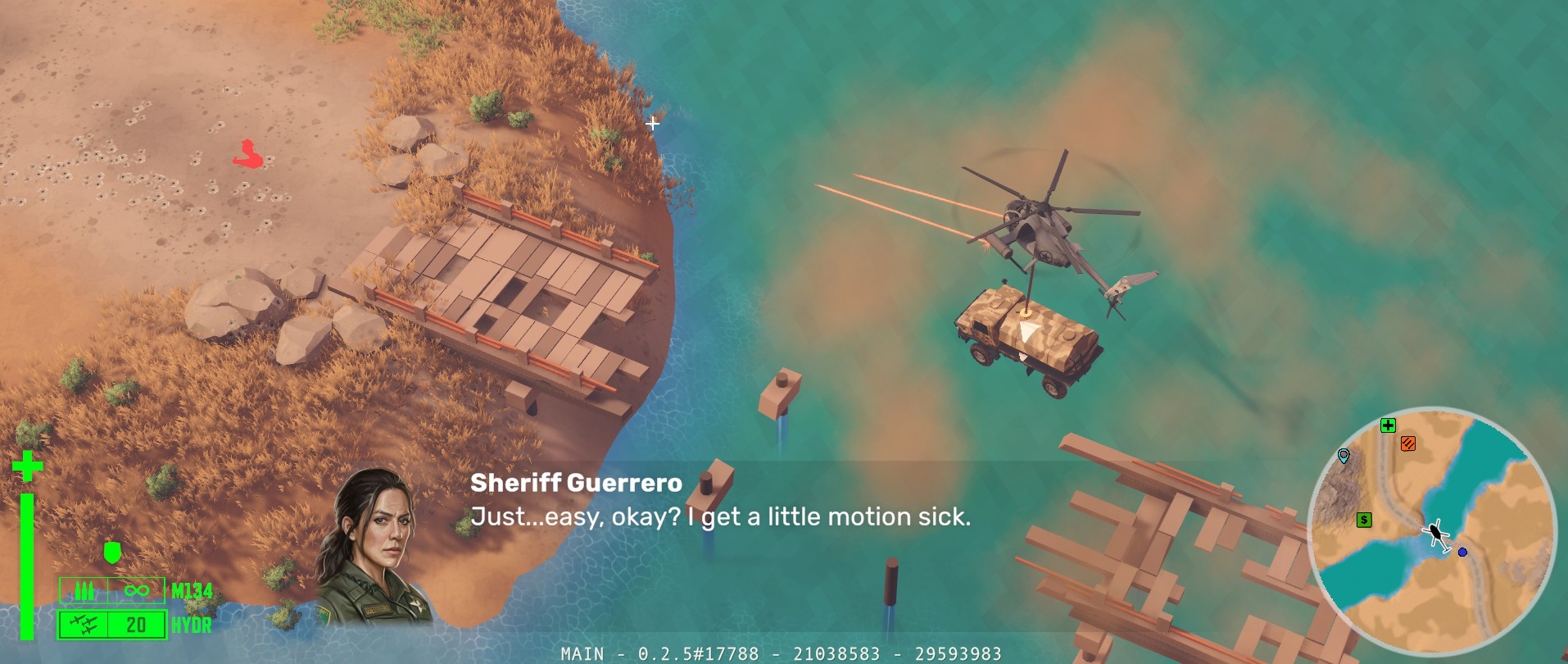Select the green medical cross minimap marker

coord(1388,425)
